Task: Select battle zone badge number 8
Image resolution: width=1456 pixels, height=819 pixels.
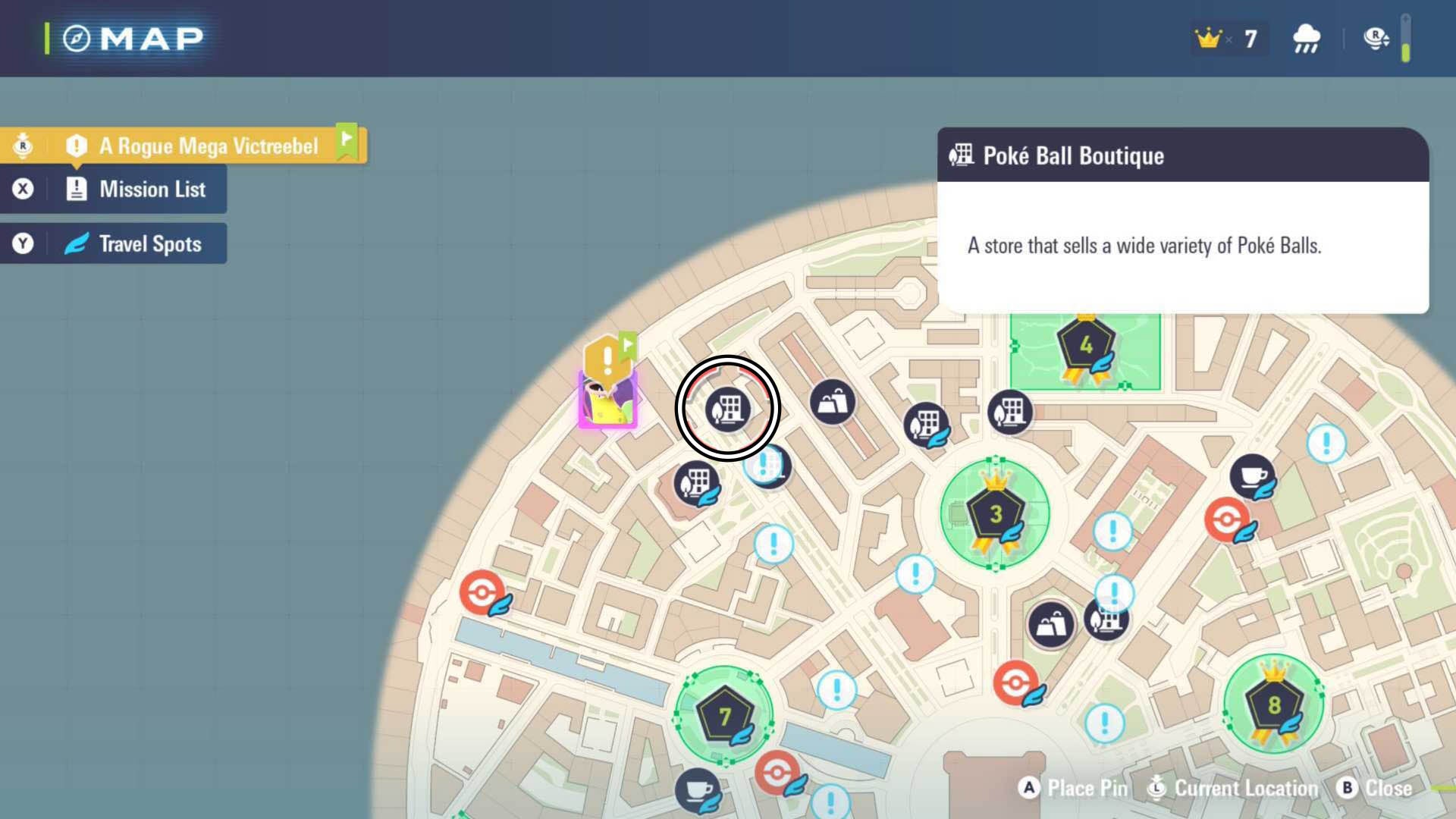Action: (x=1274, y=705)
